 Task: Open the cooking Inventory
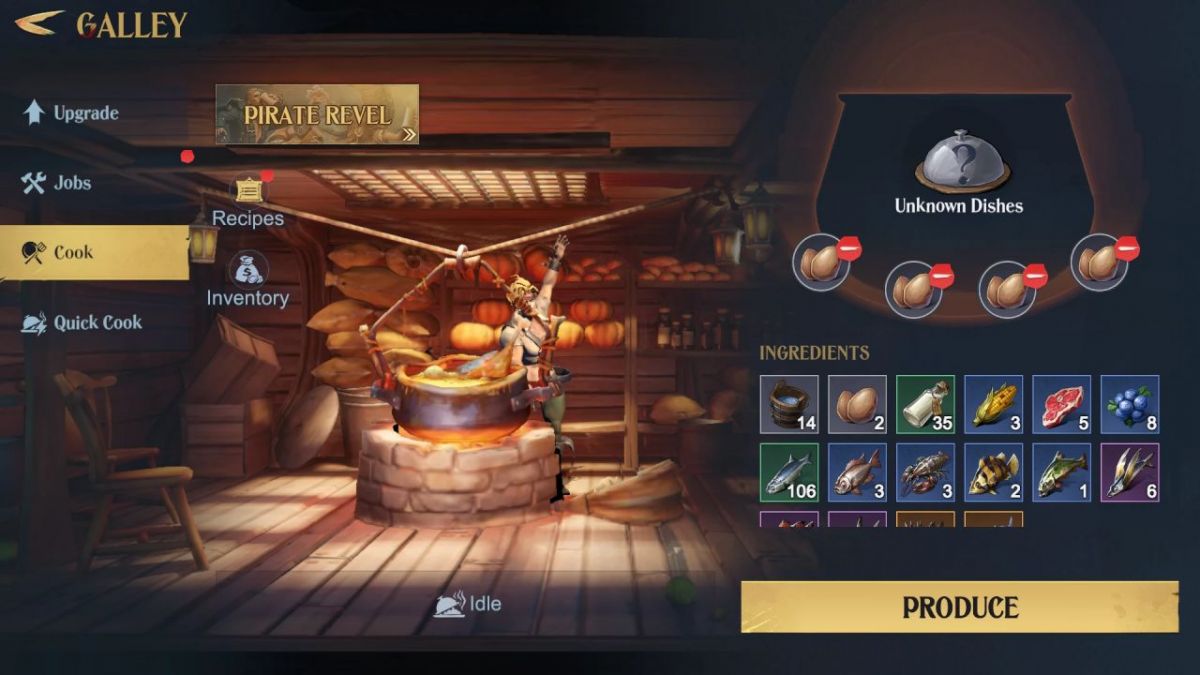click(247, 280)
